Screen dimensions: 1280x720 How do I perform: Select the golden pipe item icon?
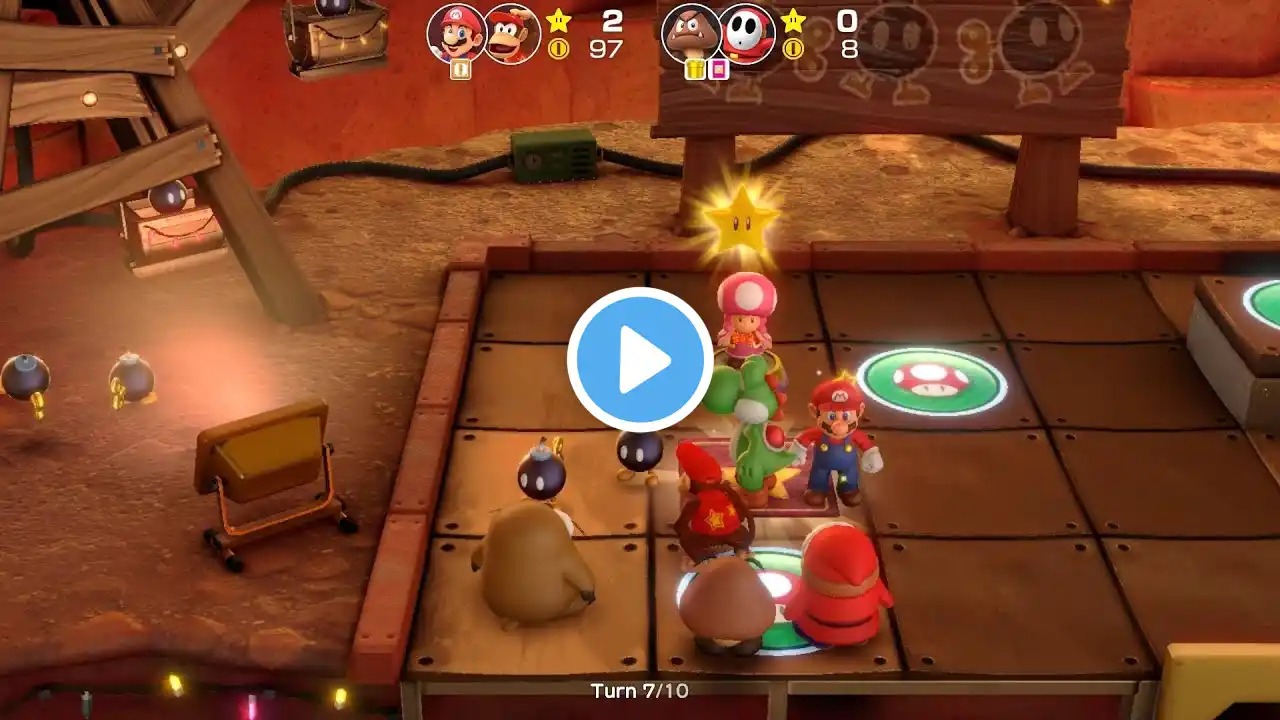click(x=695, y=69)
